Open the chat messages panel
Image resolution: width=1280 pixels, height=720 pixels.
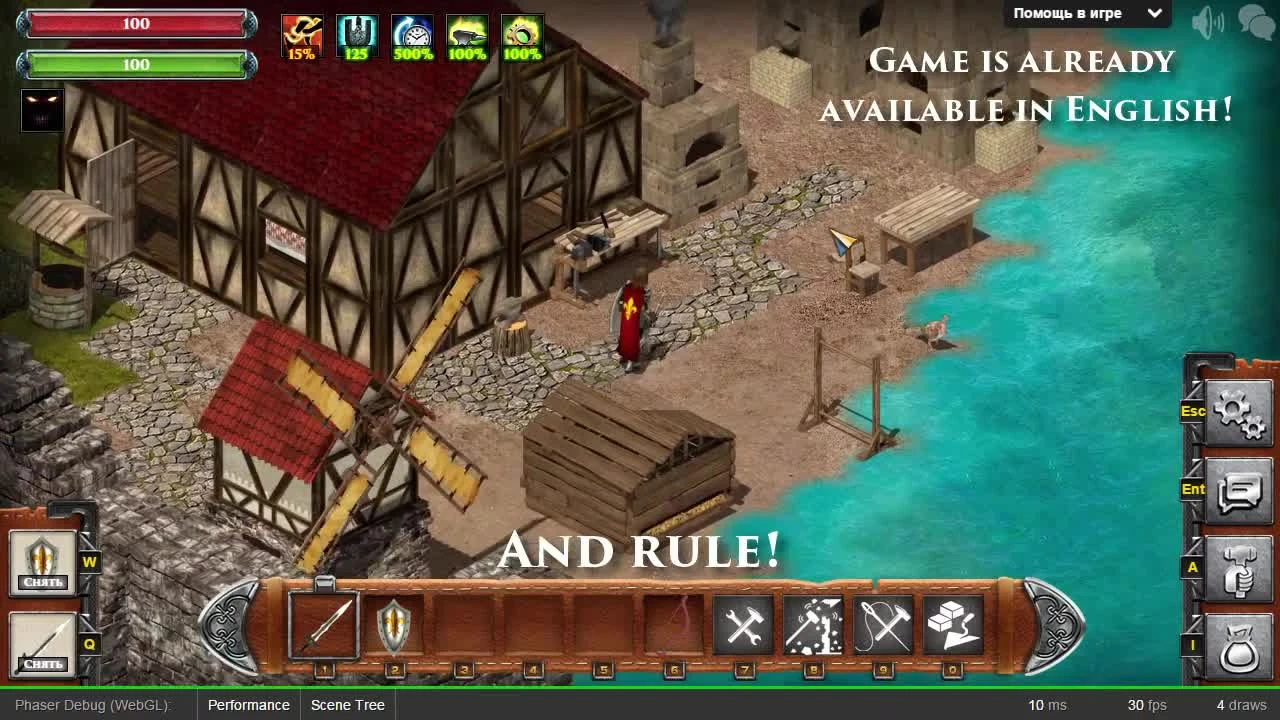click(1240, 489)
